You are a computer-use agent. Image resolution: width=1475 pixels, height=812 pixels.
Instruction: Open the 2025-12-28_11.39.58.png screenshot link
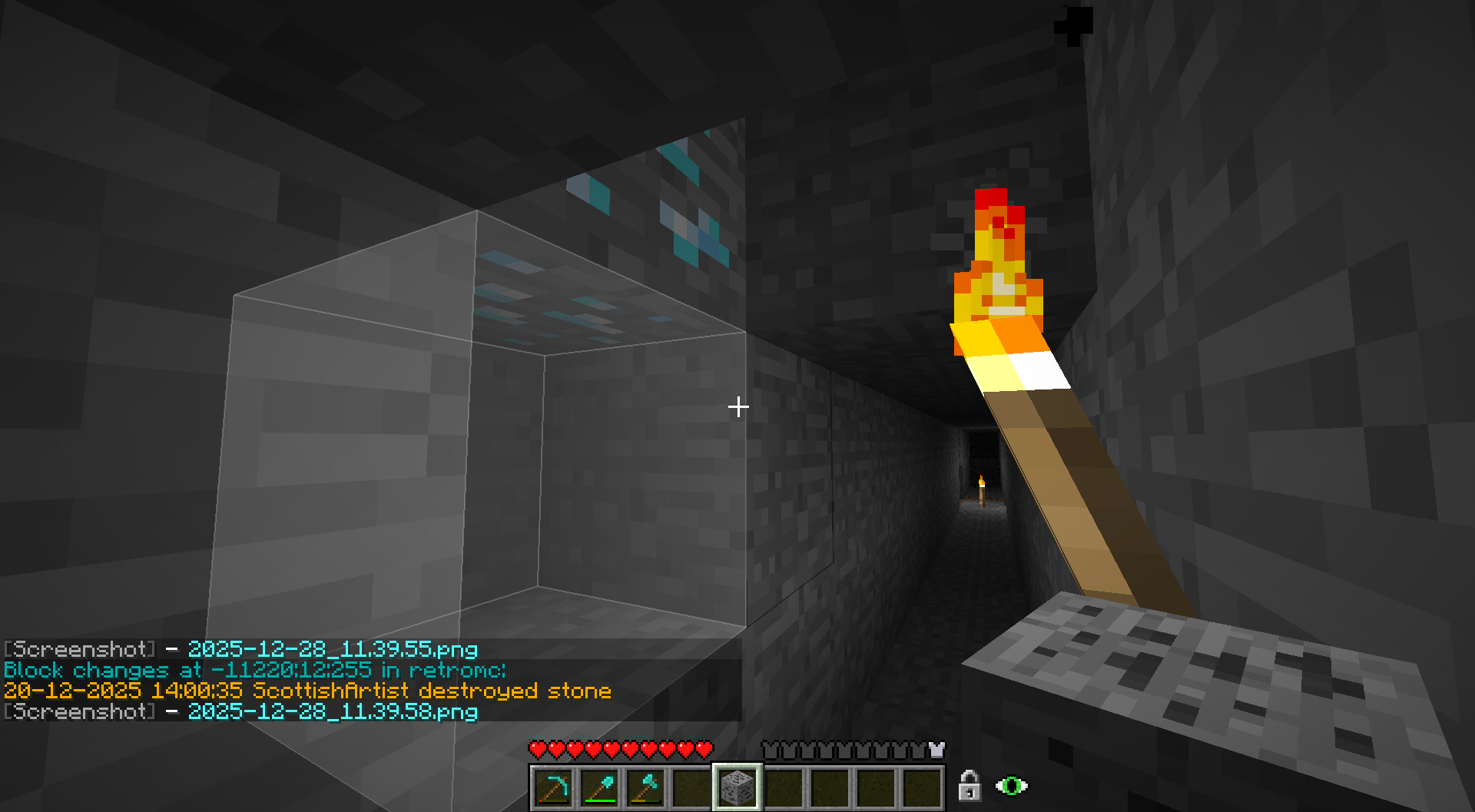tap(333, 712)
